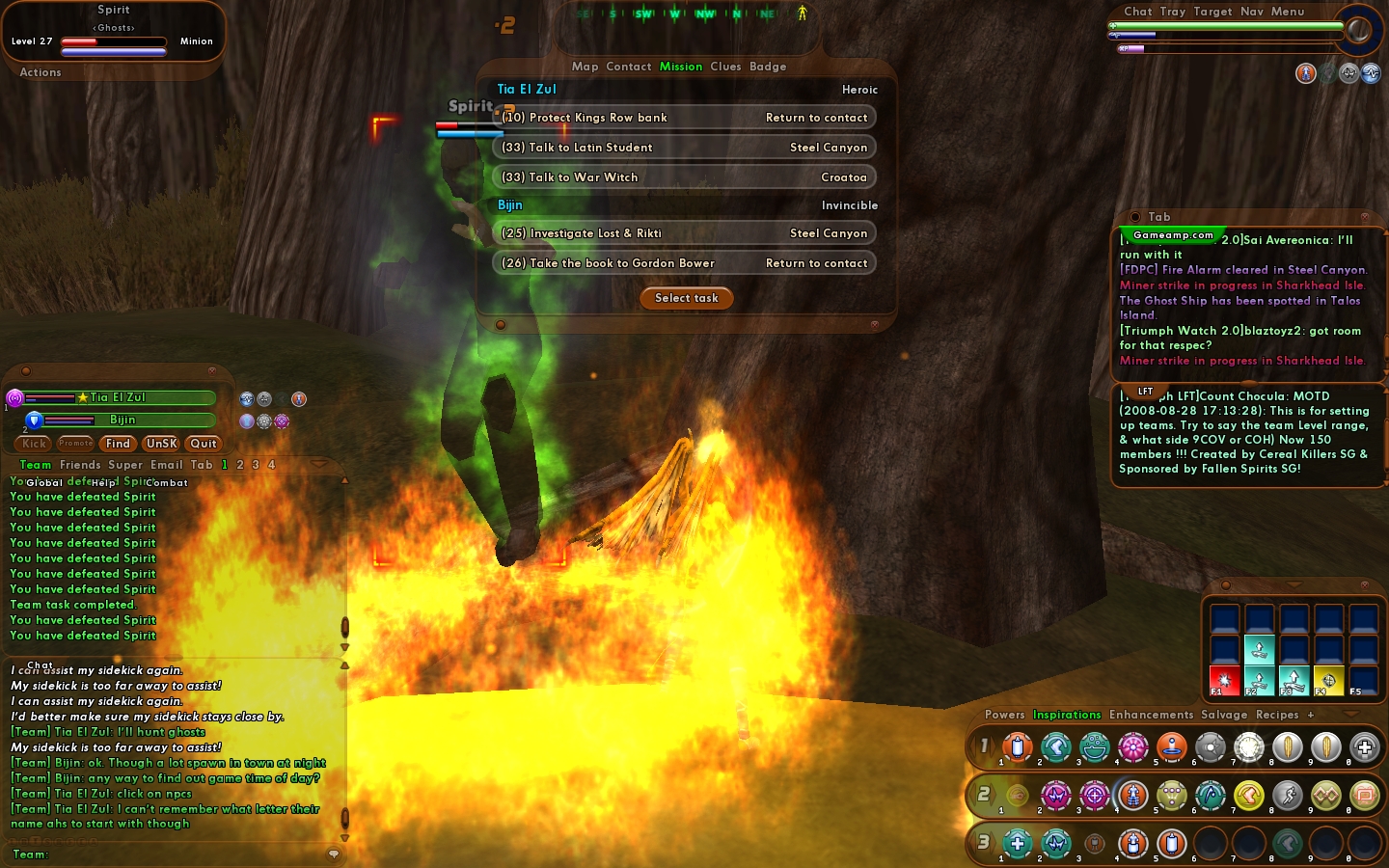Choose the Talk to Latin Student mission
Image resolution: width=1389 pixels, height=868 pixels.
[684, 148]
